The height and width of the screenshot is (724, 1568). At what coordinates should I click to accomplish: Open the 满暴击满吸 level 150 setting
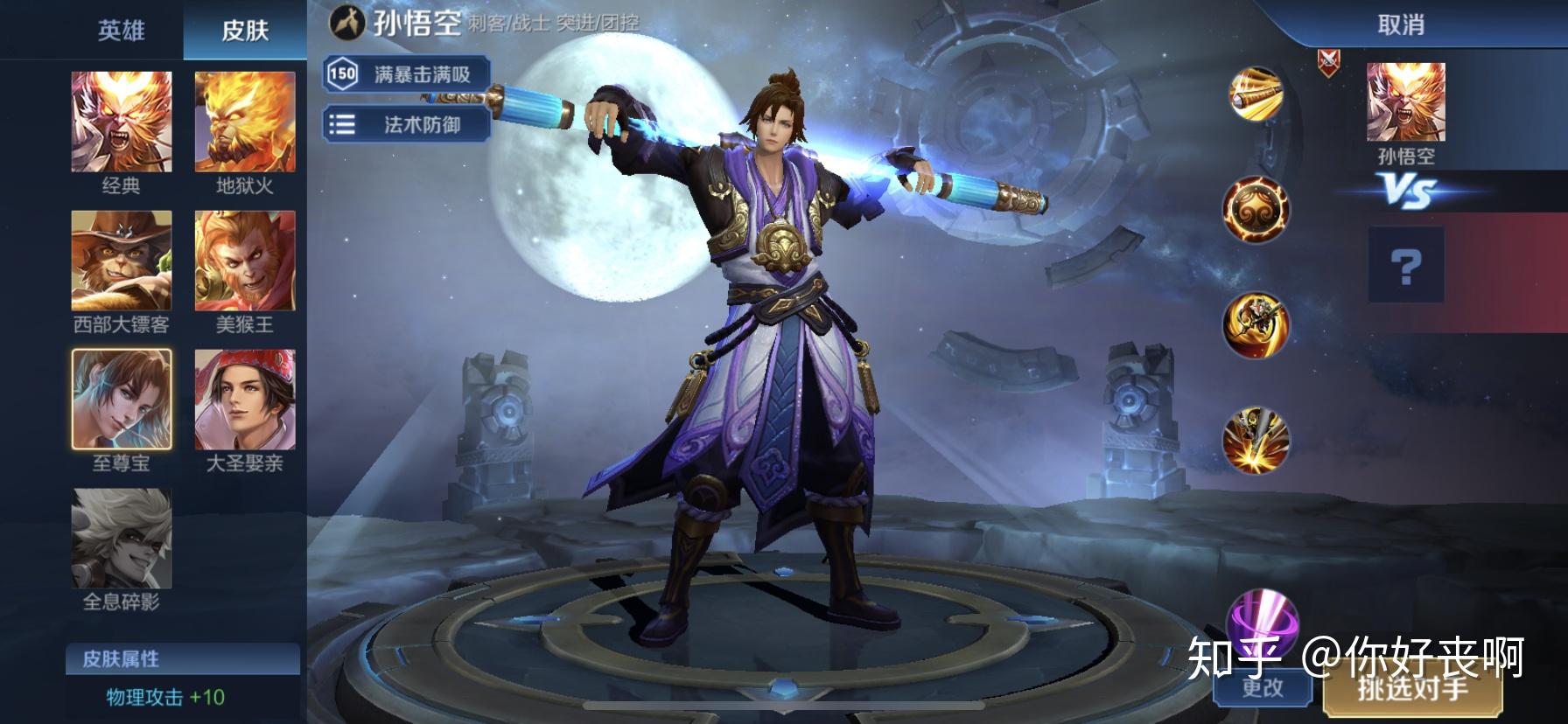406,74
